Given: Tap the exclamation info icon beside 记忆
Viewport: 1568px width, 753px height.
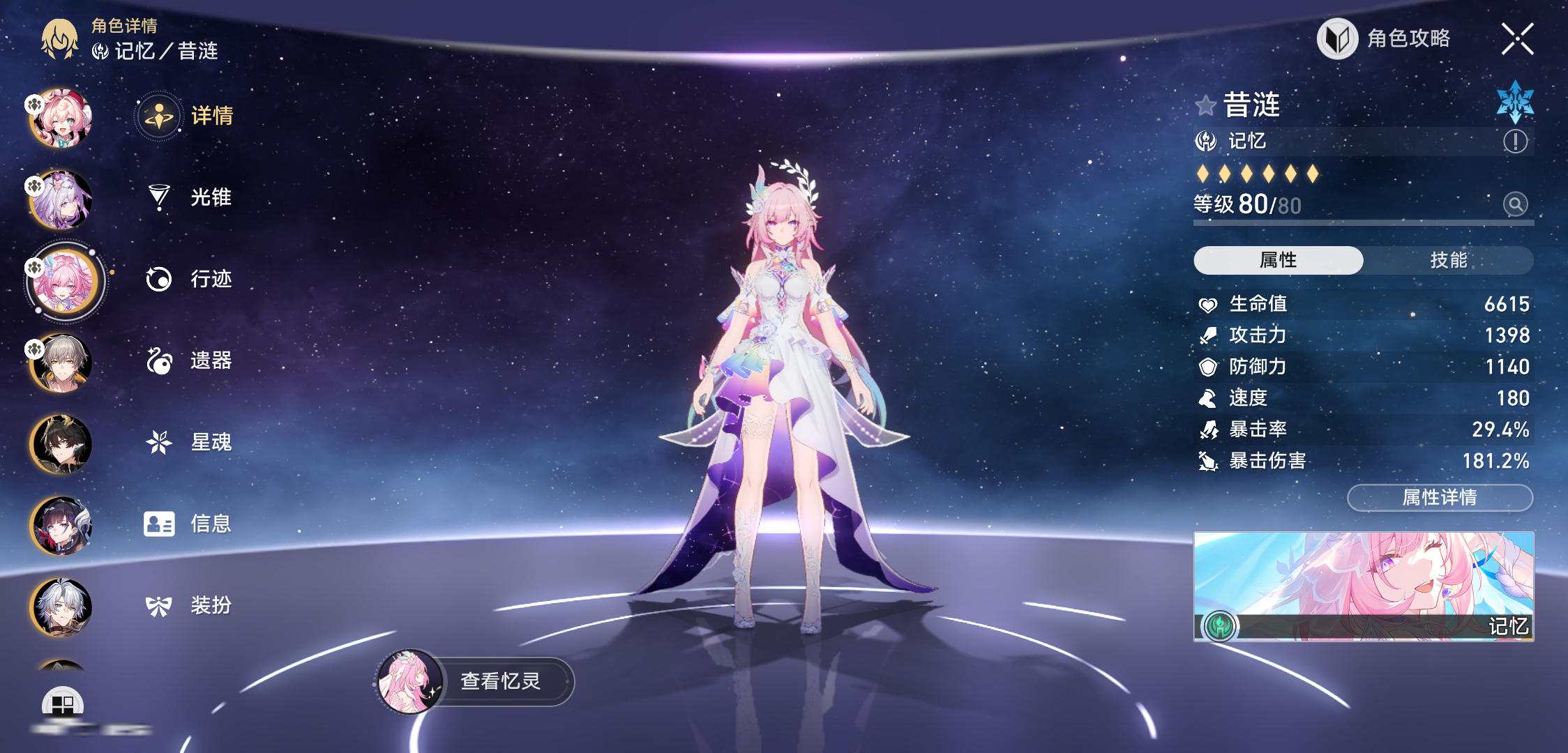Looking at the screenshot, I should click(x=1515, y=142).
